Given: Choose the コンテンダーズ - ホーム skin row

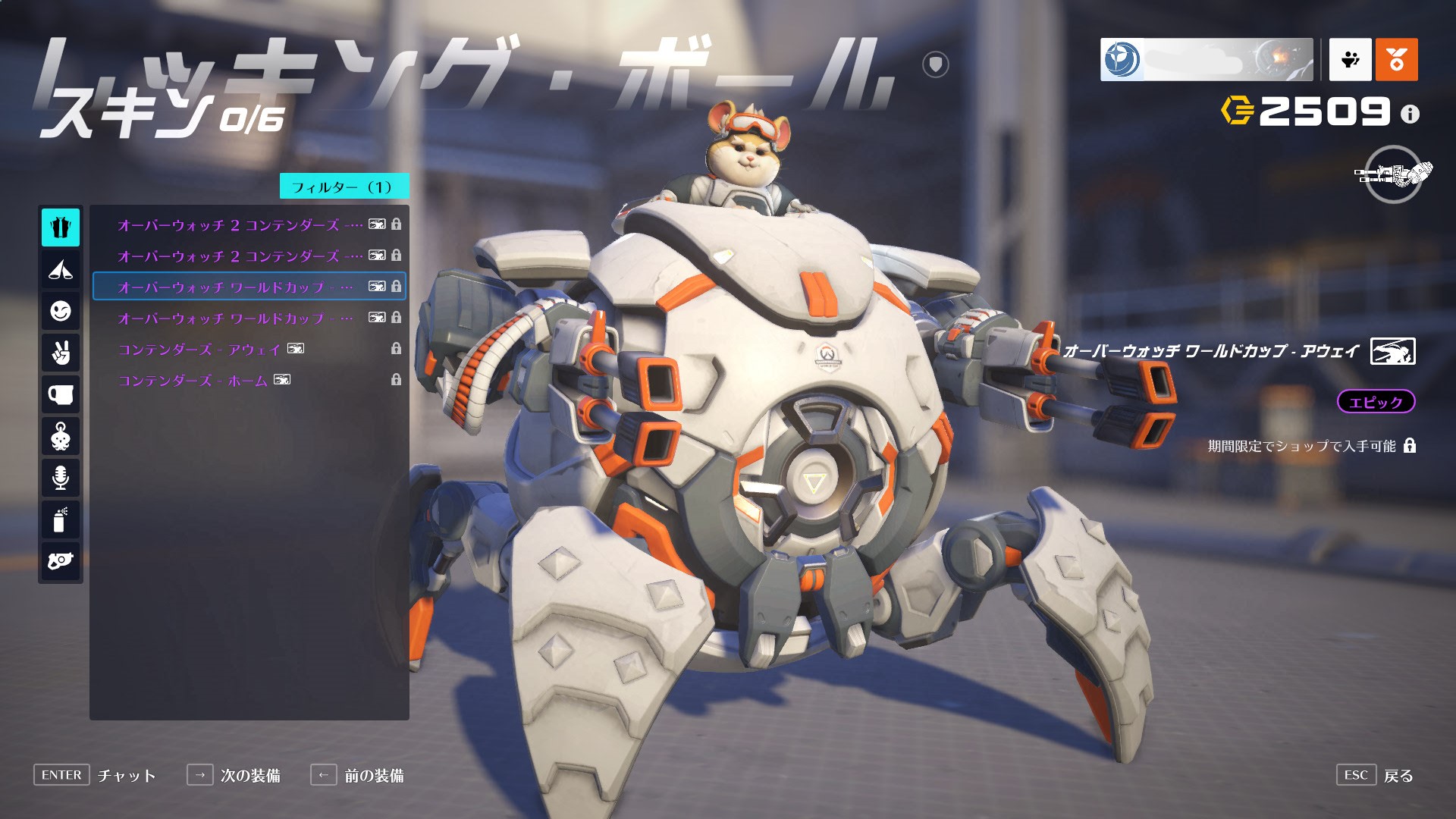Looking at the screenshot, I should click(x=249, y=380).
